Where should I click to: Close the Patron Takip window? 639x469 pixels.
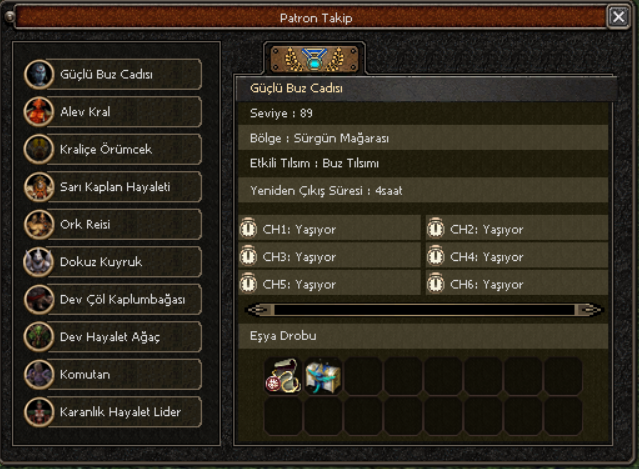[x=618, y=17]
